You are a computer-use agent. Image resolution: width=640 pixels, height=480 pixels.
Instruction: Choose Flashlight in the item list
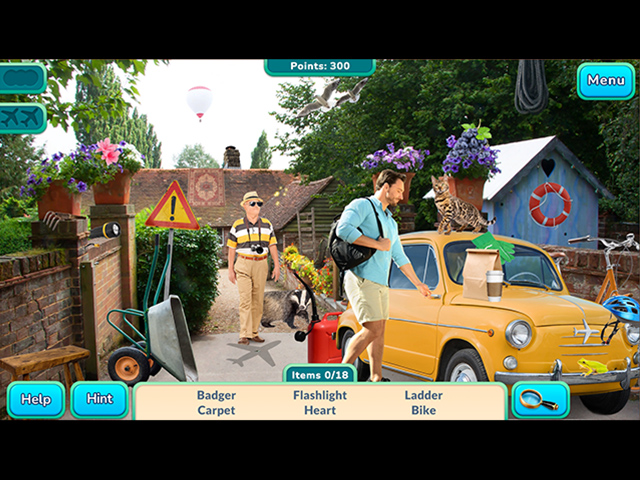320,395
